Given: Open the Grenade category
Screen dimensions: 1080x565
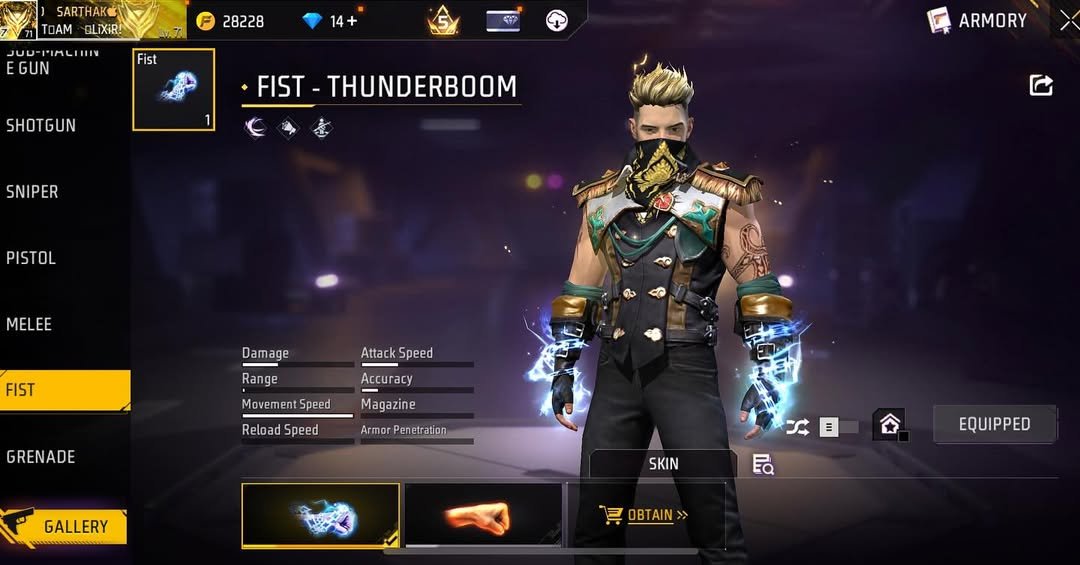Looking at the screenshot, I should (x=41, y=457).
